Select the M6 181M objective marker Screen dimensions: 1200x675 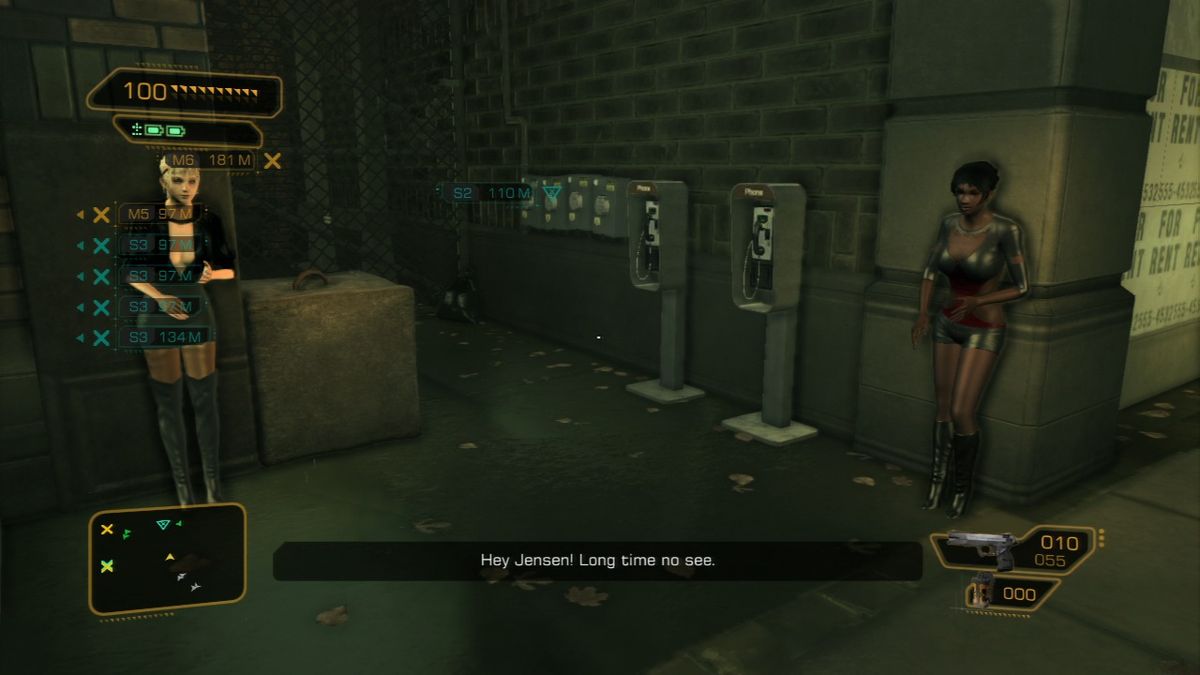[x=210, y=160]
